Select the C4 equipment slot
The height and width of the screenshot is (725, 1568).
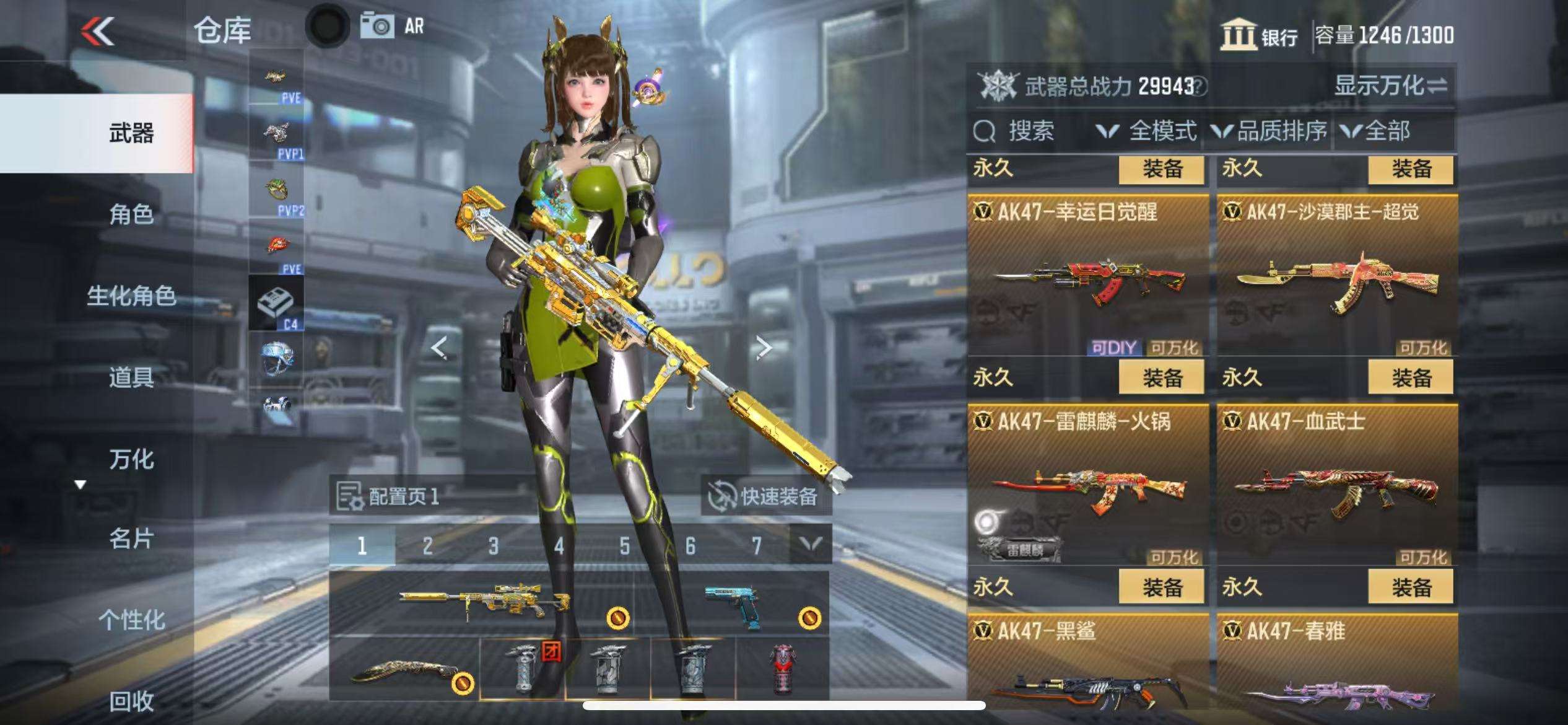(x=276, y=304)
